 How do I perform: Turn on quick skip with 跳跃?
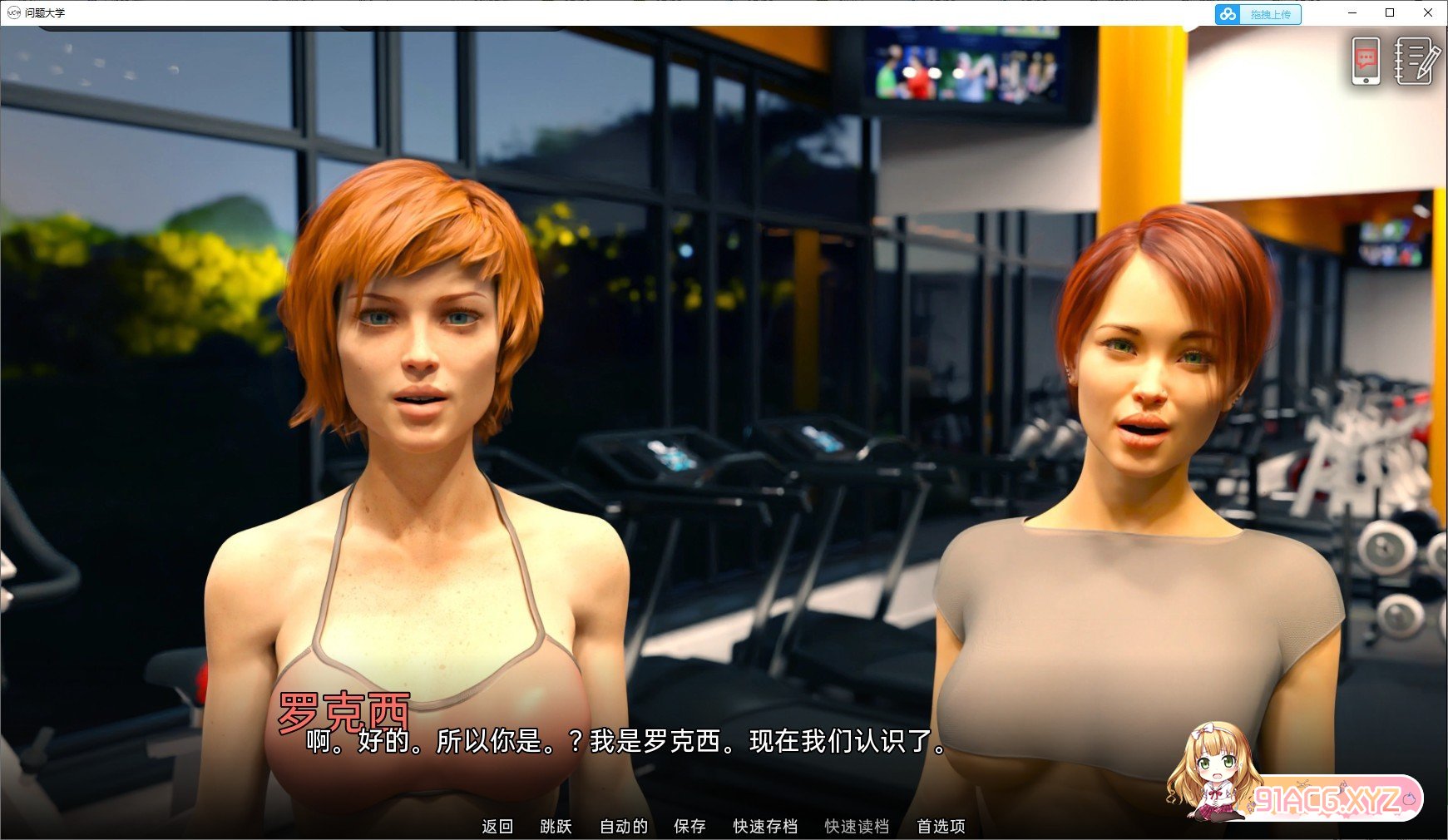click(x=556, y=827)
